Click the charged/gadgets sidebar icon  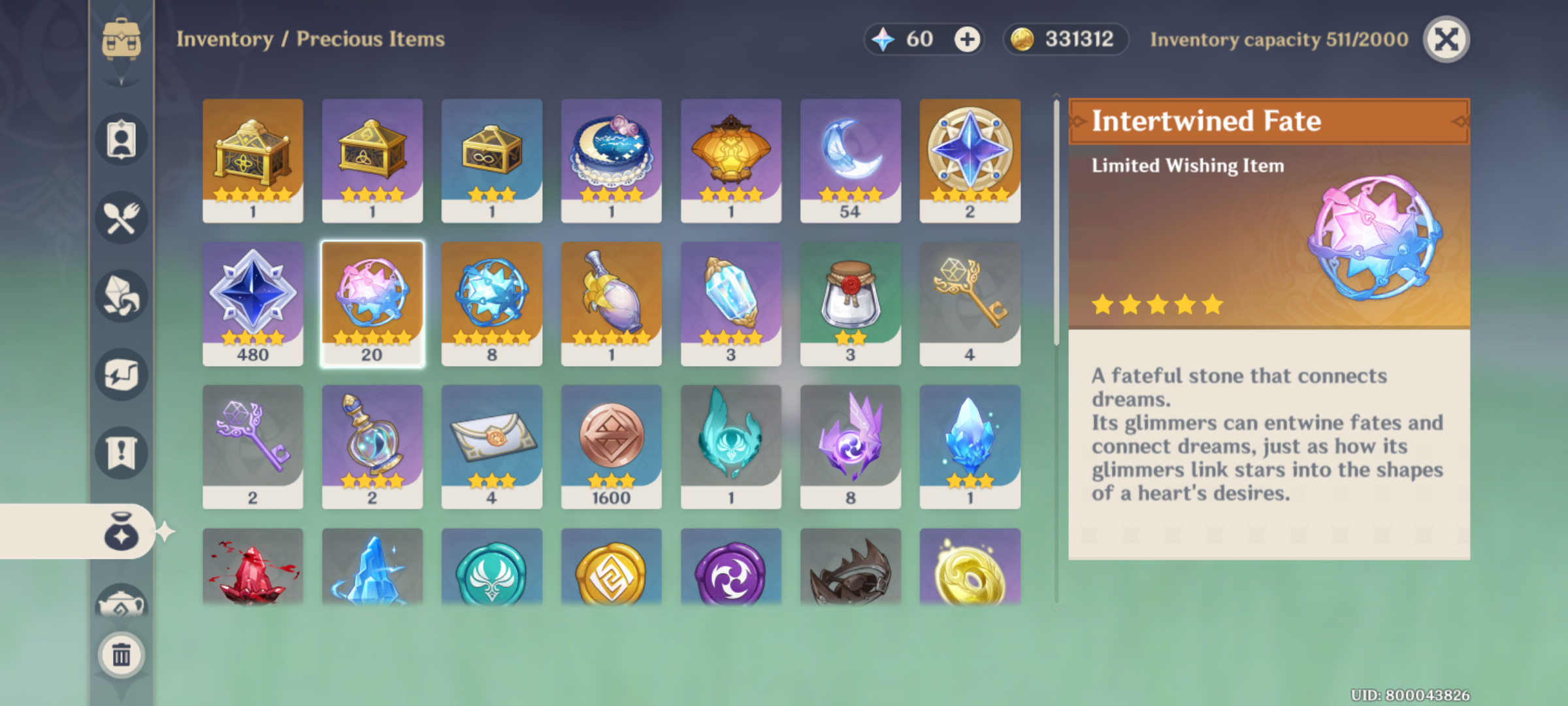[121, 373]
